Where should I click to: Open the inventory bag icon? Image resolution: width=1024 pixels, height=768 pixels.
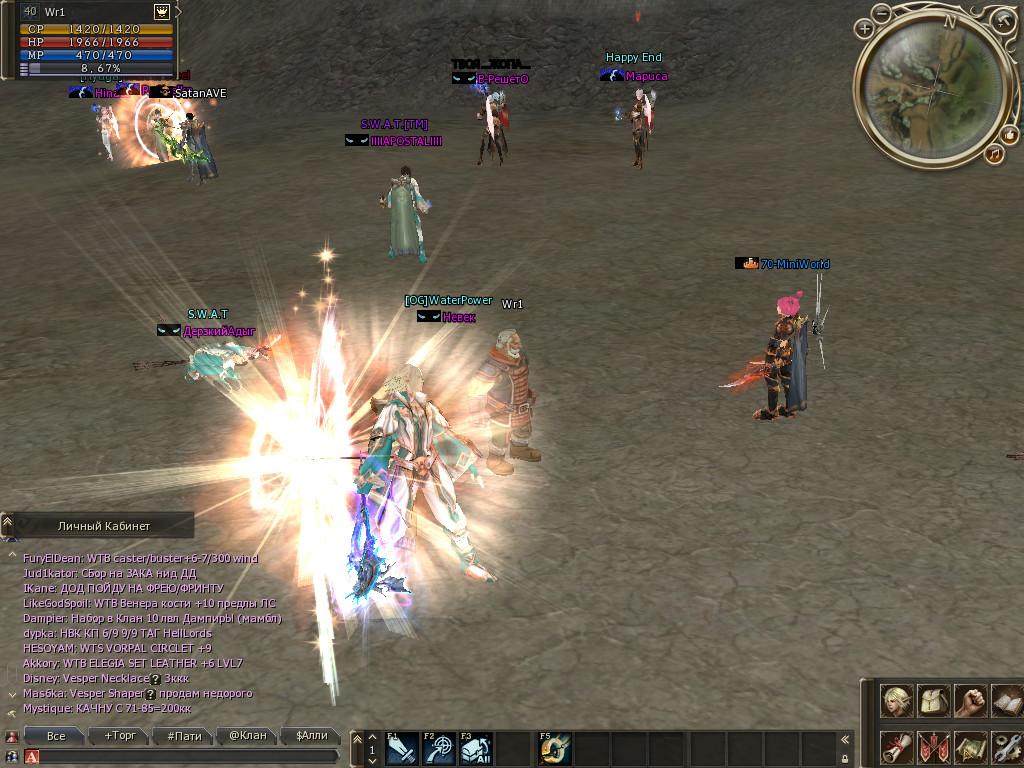pyautogui.click(x=934, y=701)
